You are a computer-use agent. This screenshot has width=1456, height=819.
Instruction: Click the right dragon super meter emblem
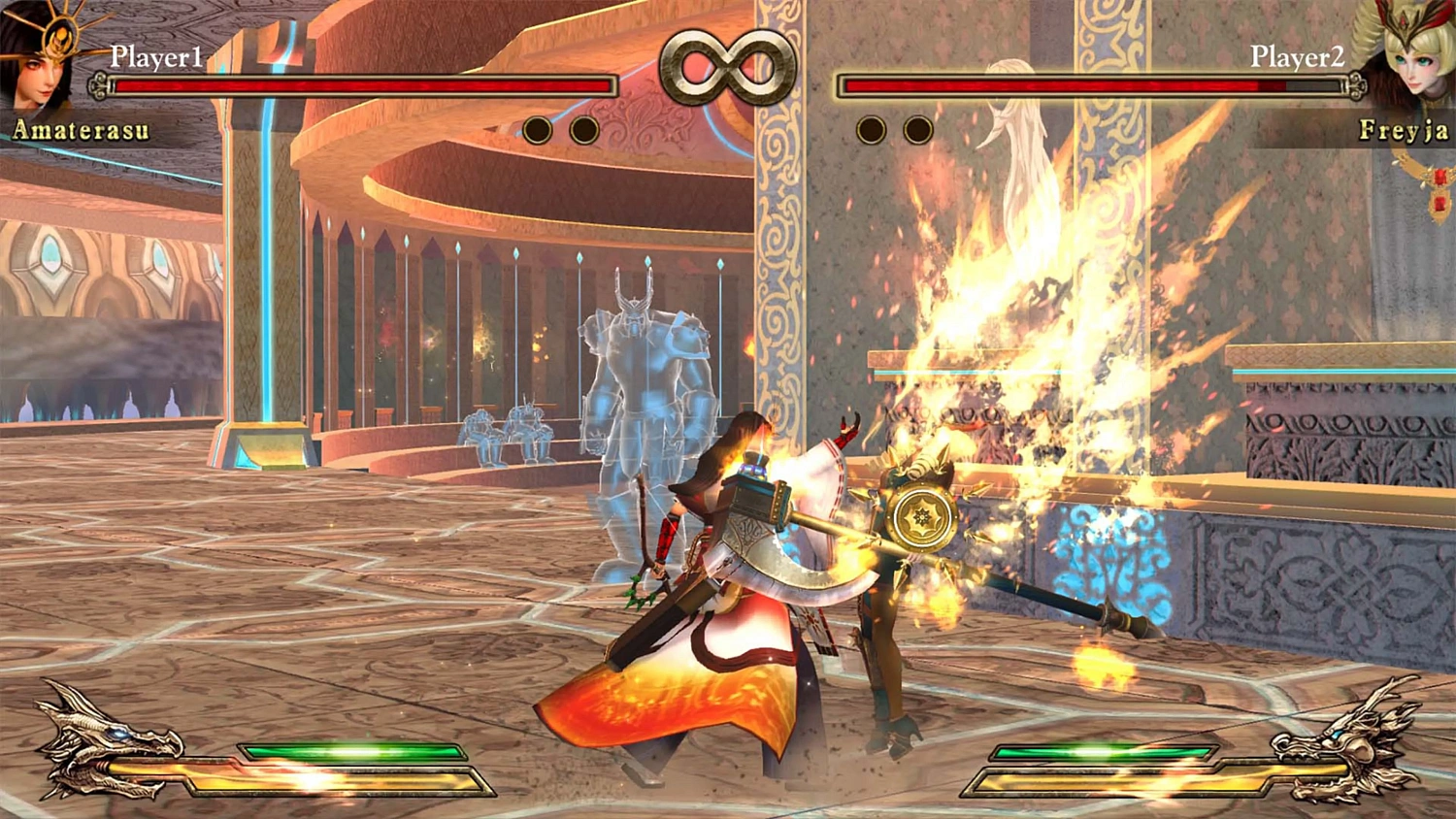[1354, 742]
